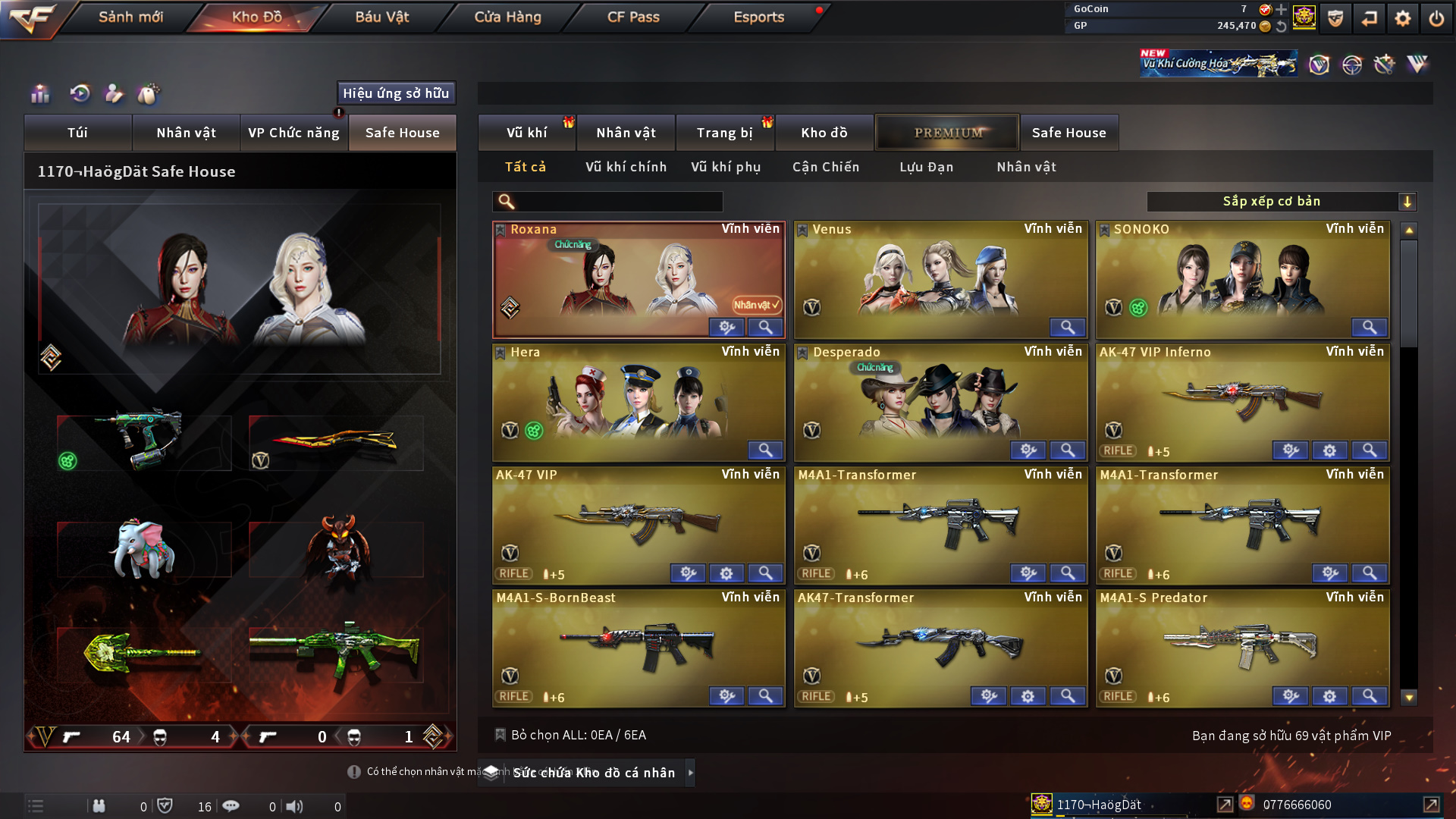Open the Báu Vật menu
Image resolution: width=1456 pixels, height=819 pixels.
click(381, 17)
